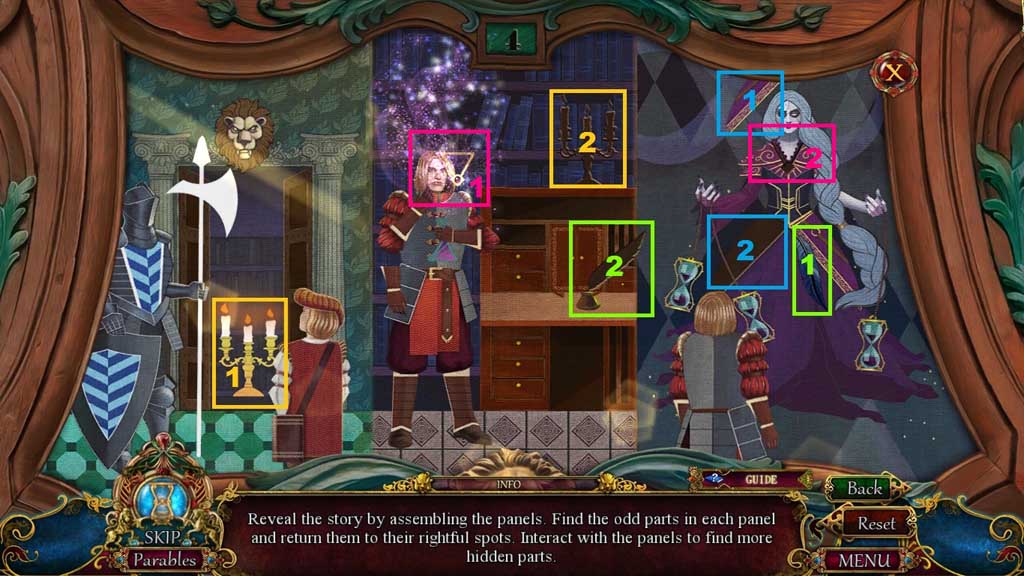1024x576 pixels.
Task: Select the lit three-candle candelabra piece
Action: (249, 352)
